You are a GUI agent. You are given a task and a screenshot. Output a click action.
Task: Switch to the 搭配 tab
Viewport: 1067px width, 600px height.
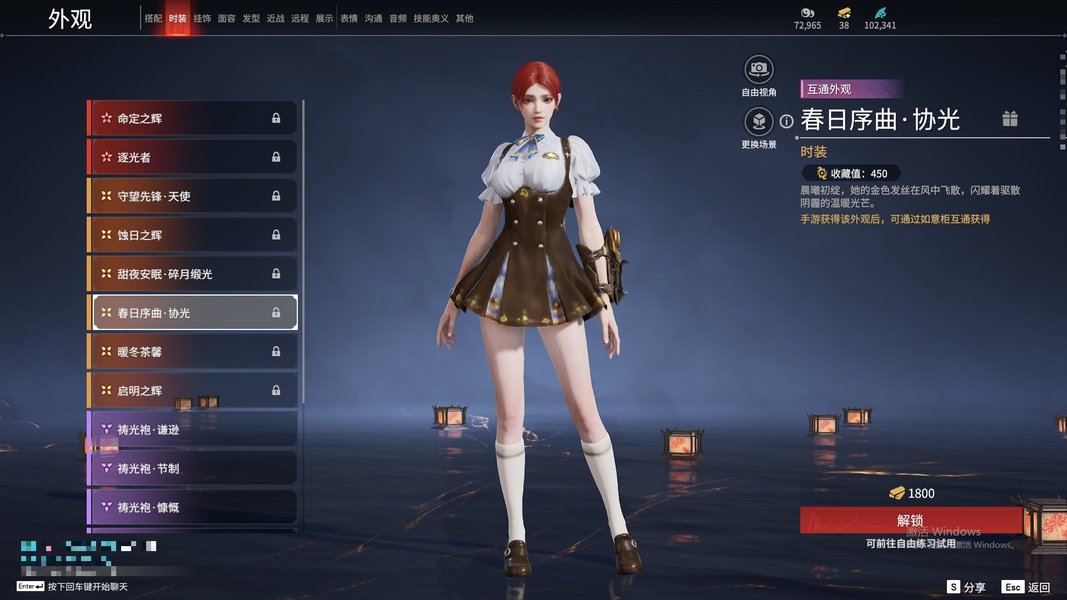click(153, 19)
